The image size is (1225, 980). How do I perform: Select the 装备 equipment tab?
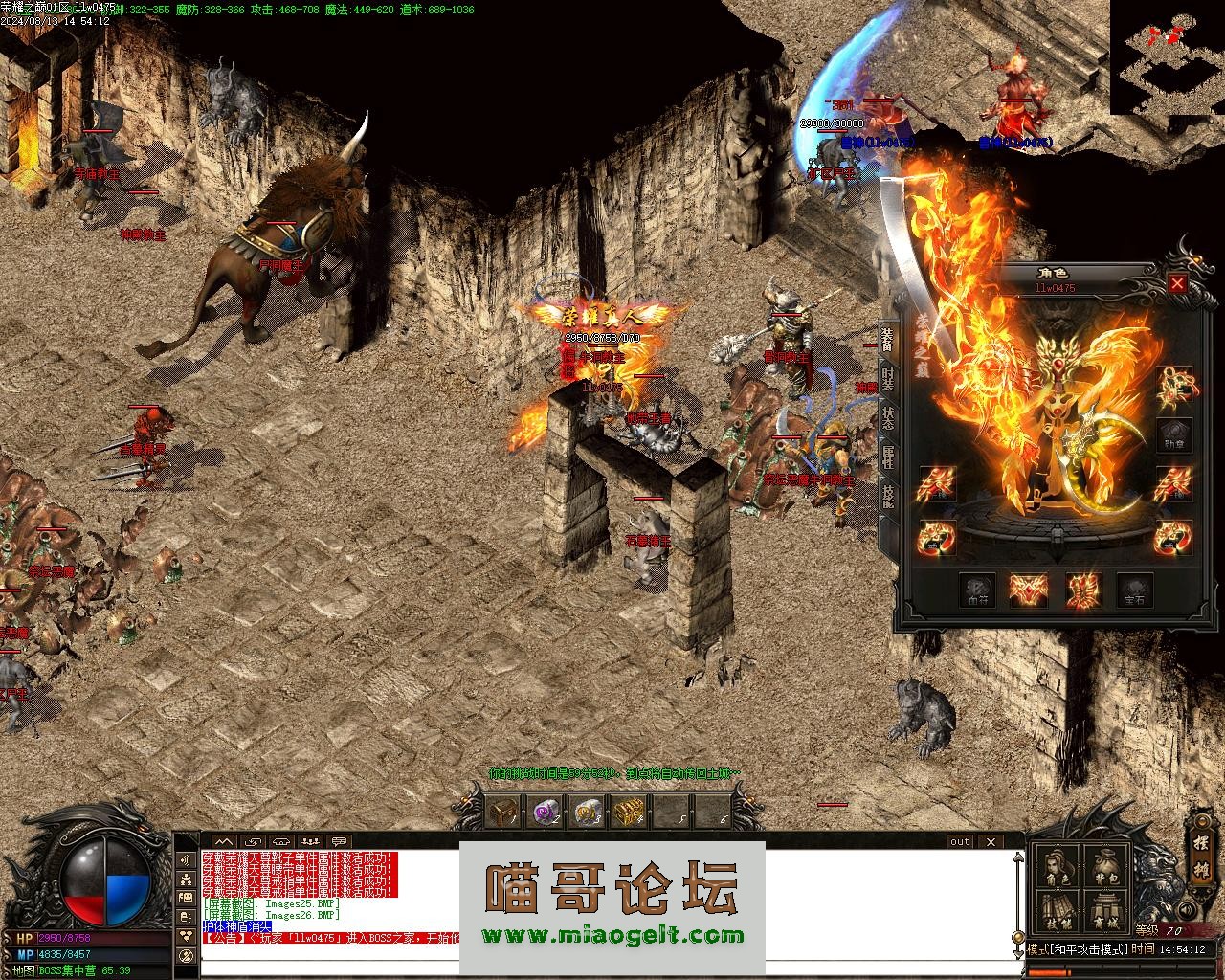[x=888, y=339]
